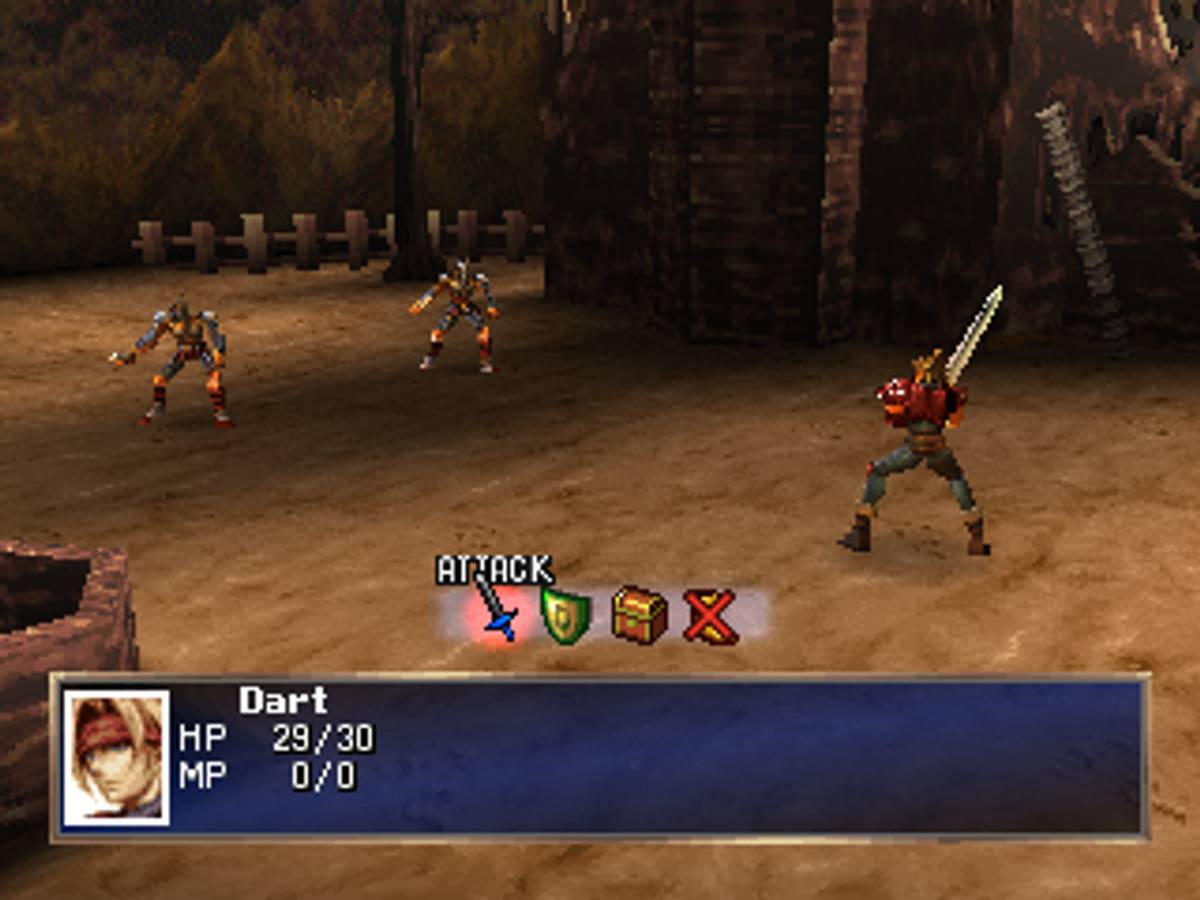Choose the green shield Guard command
Viewport: 1200px width, 900px height.
tap(565, 615)
